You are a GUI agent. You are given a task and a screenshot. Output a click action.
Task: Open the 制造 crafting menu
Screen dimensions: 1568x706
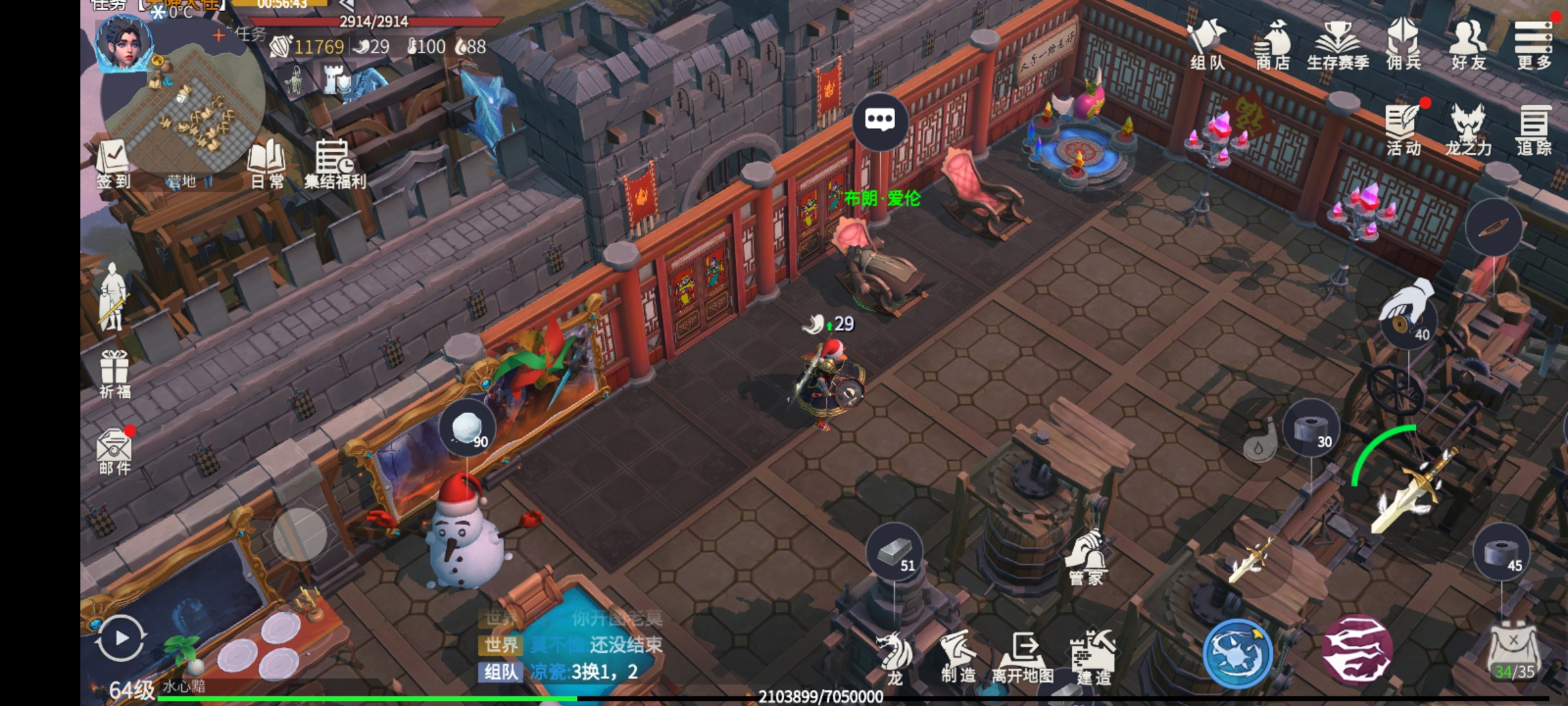pyautogui.click(x=958, y=656)
